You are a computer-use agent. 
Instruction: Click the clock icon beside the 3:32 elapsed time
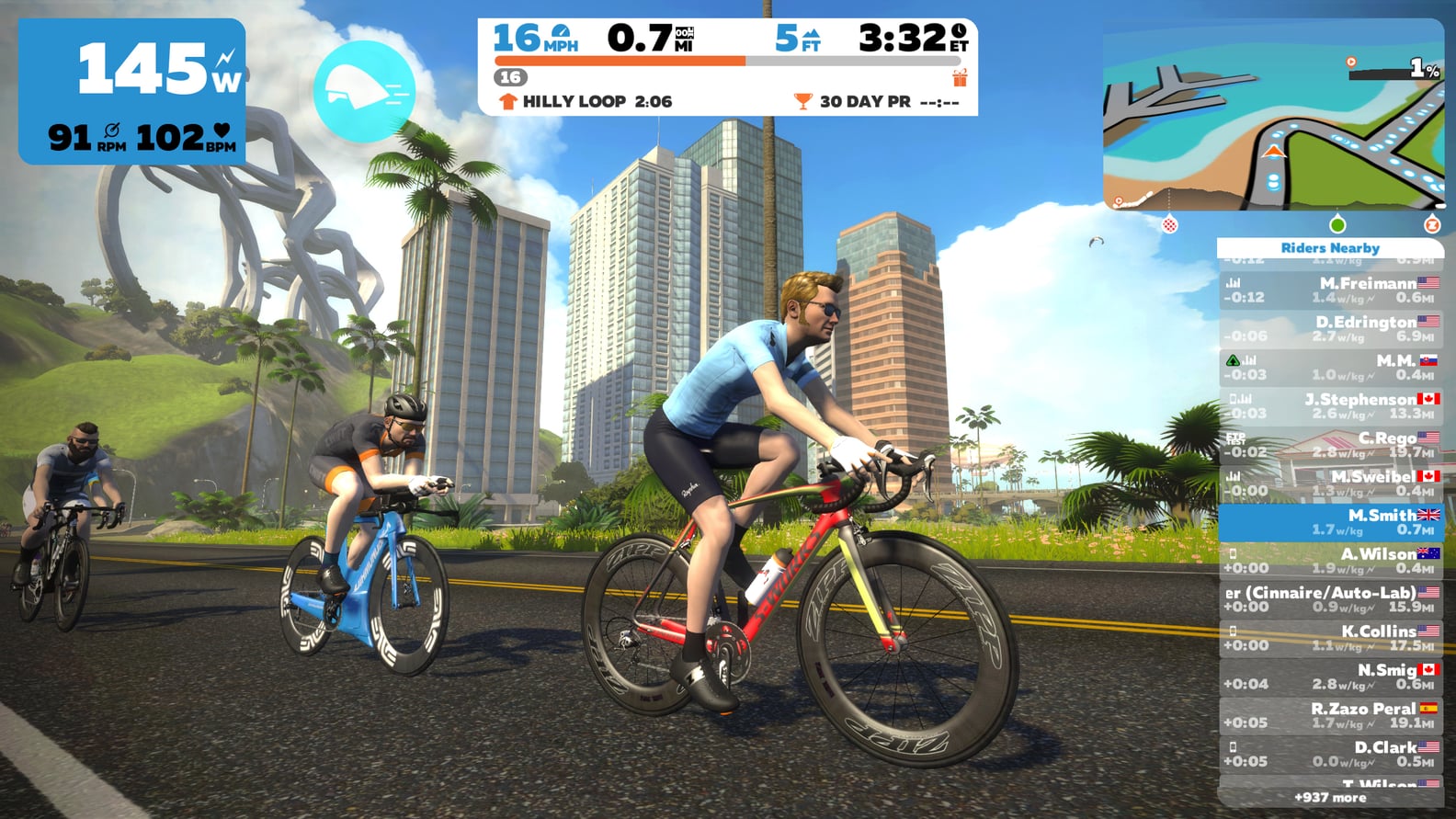coord(958,32)
